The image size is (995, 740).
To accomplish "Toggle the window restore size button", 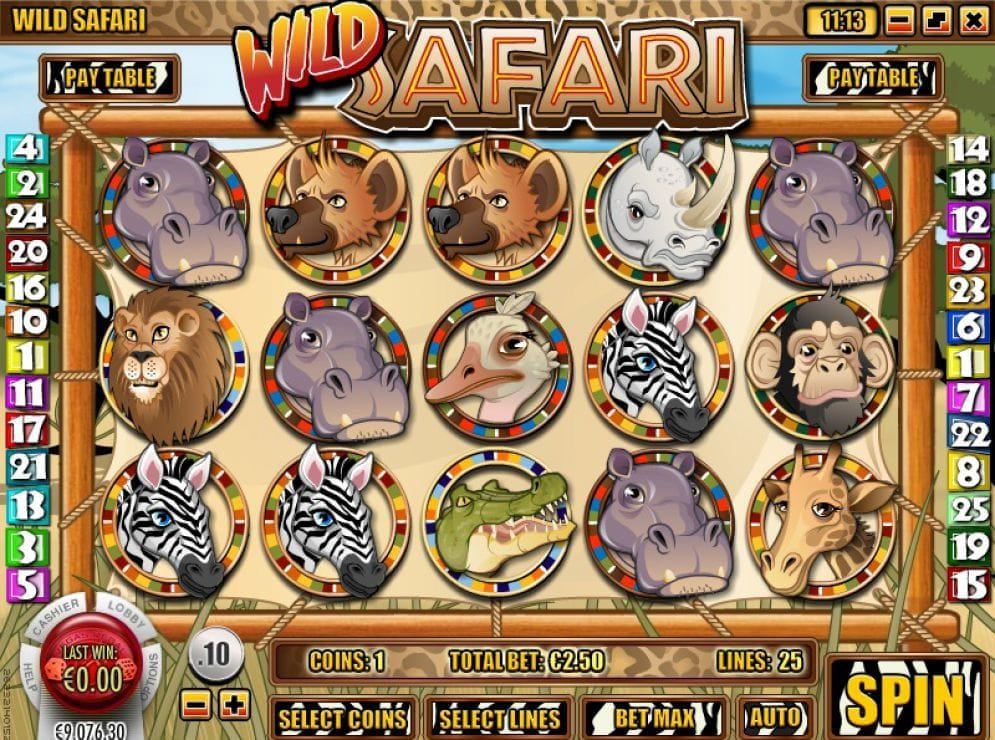I will pyautogui.click(x=936, y=19).
